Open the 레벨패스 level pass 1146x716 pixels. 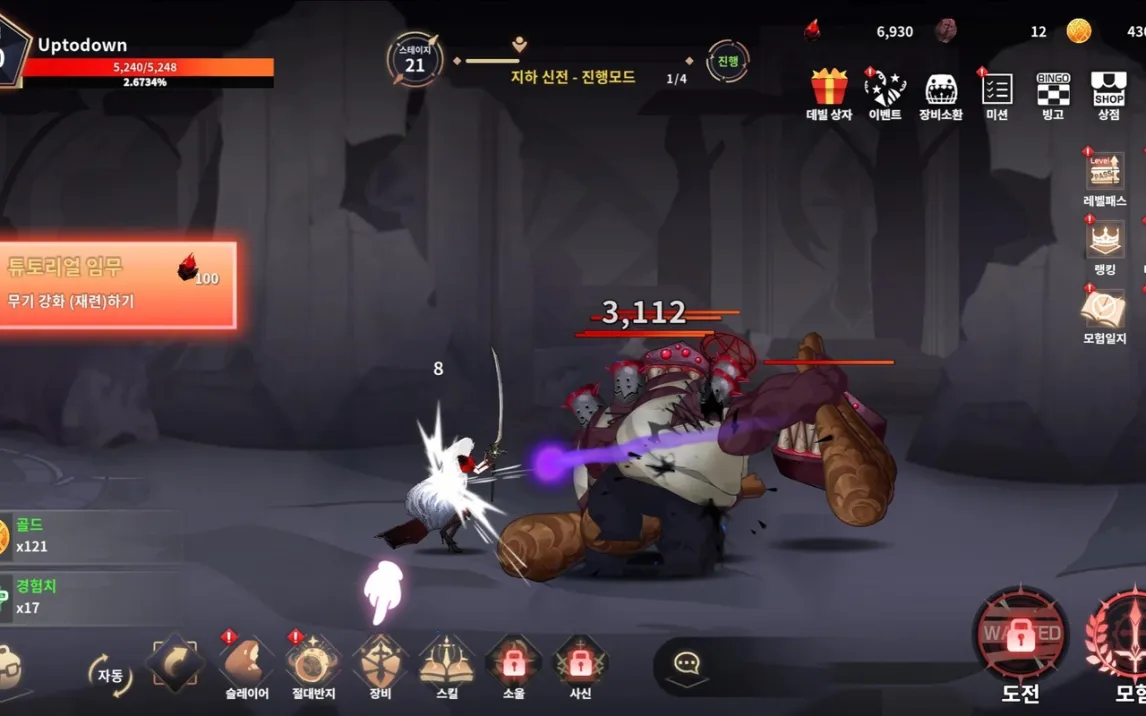click(1104, 173)
